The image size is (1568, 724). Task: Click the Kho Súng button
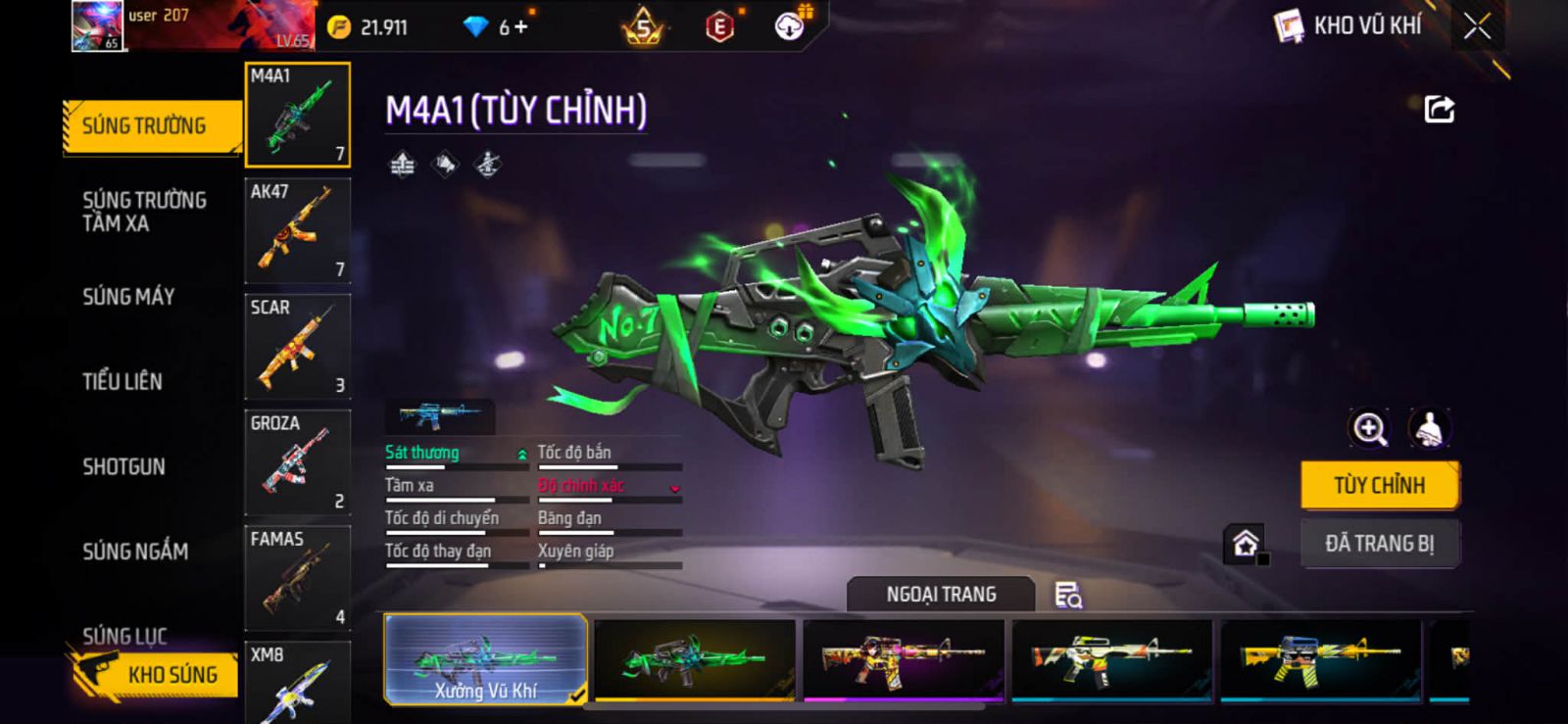(x=157, y=674)
